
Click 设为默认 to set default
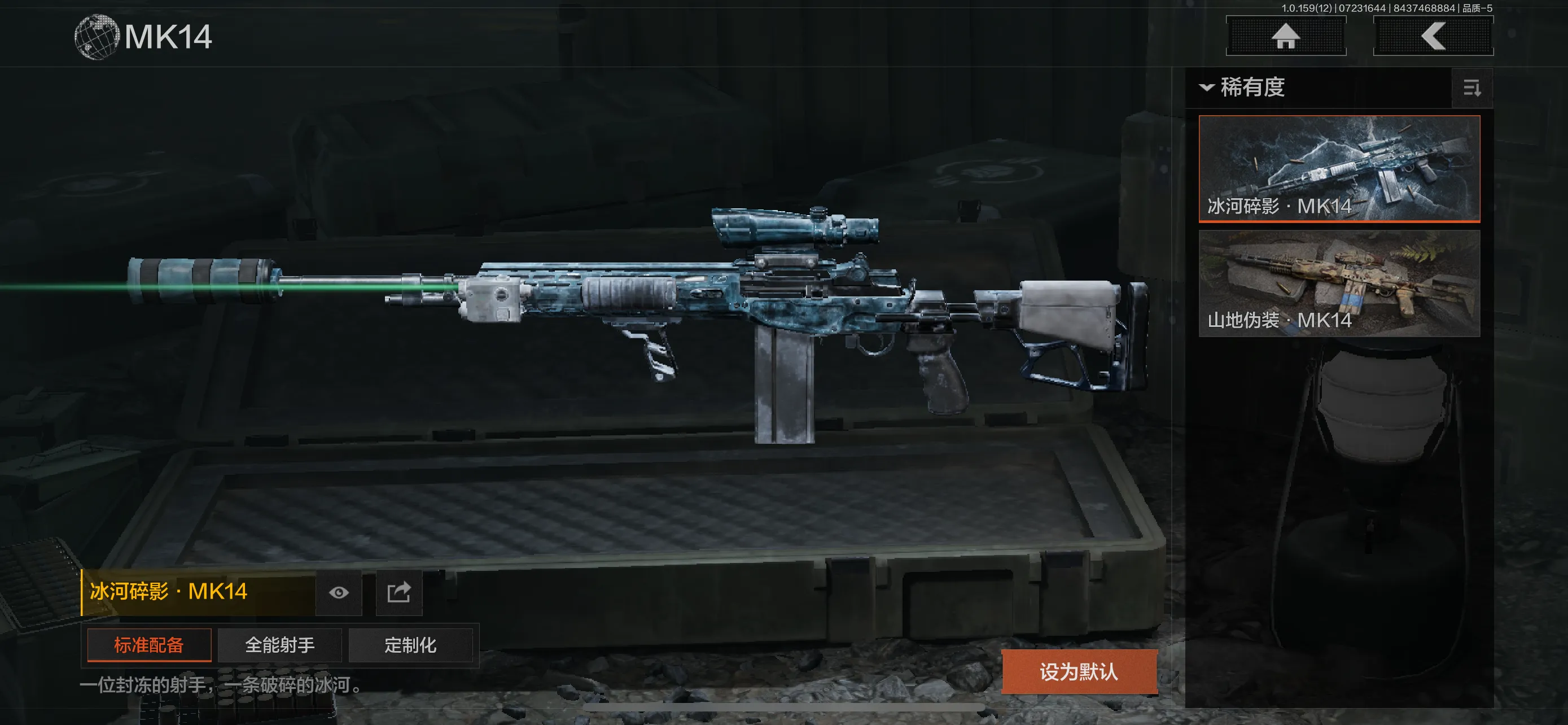click(x=1079, y=671)
